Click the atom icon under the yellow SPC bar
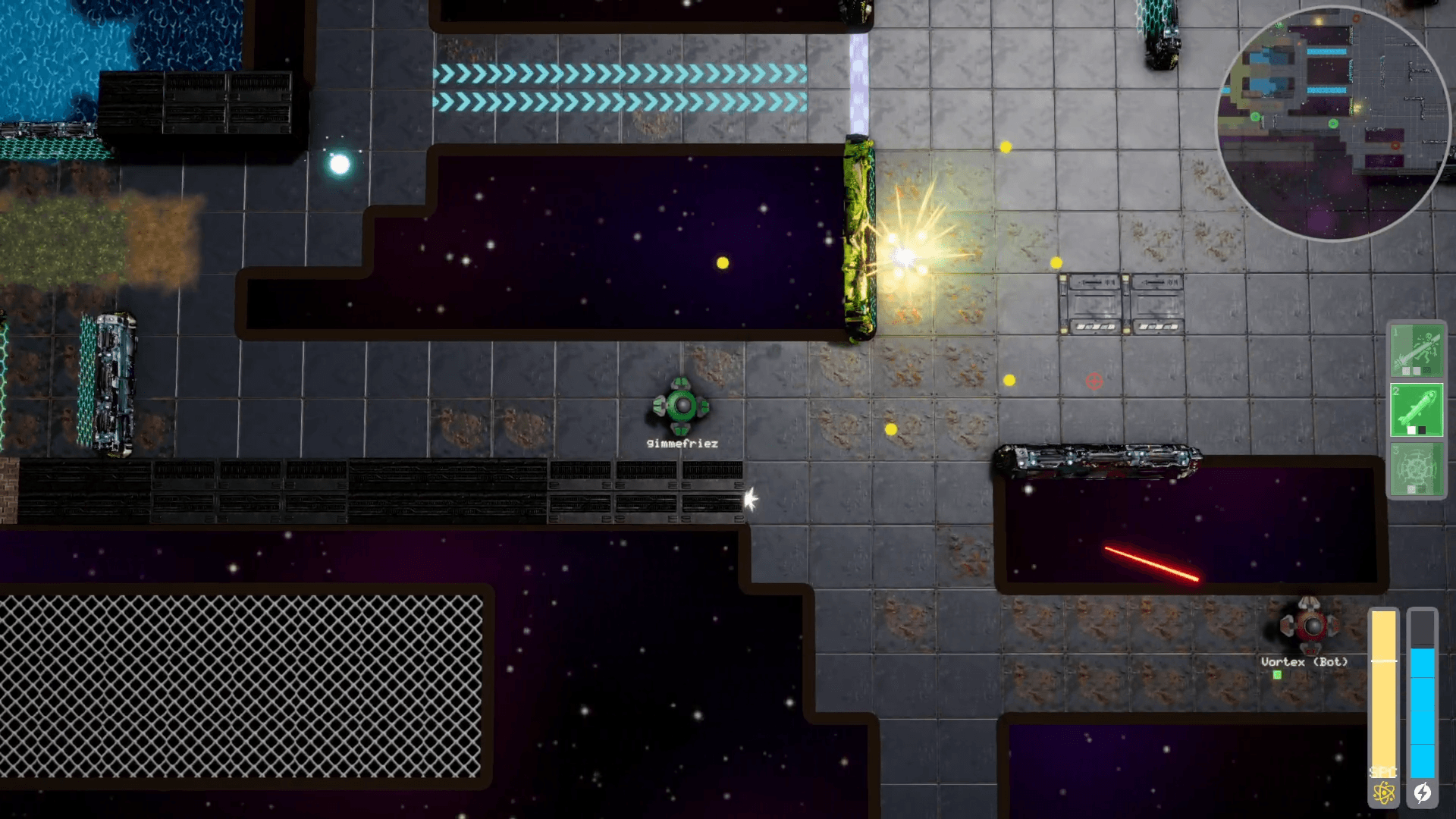 pyautogui.click(x=1384, y=791)
